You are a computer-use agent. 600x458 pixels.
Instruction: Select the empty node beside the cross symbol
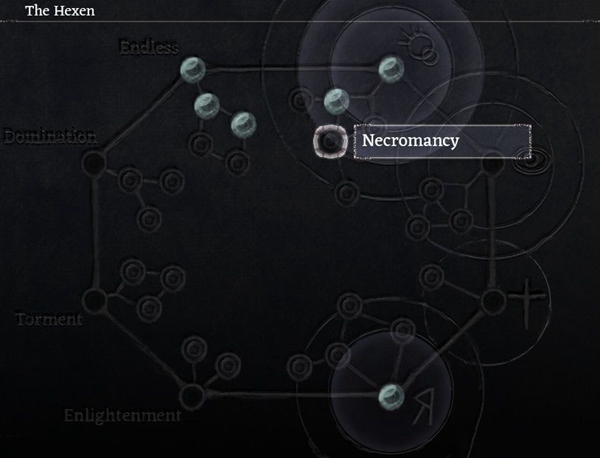pyautogui.click(x=492, y=299)
